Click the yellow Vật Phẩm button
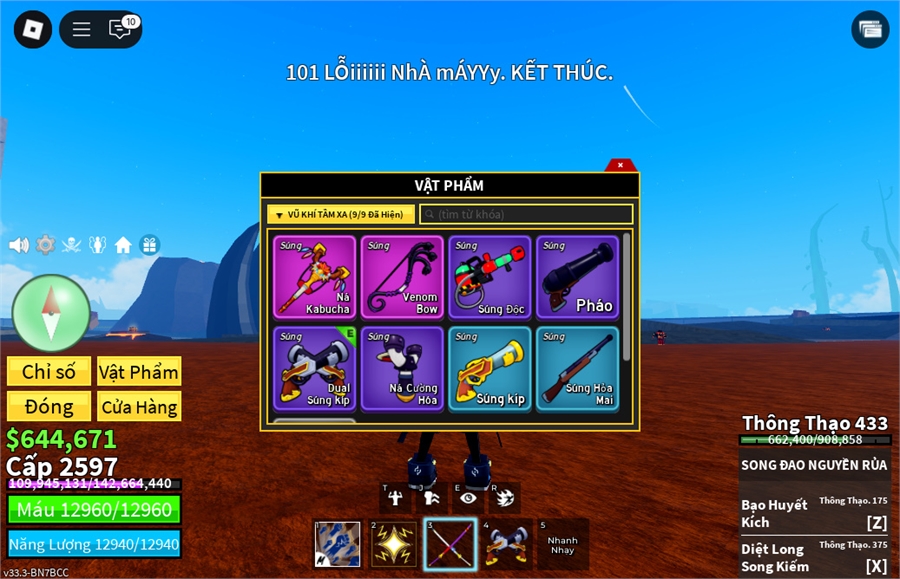900x579 pixels. [139, 372]
